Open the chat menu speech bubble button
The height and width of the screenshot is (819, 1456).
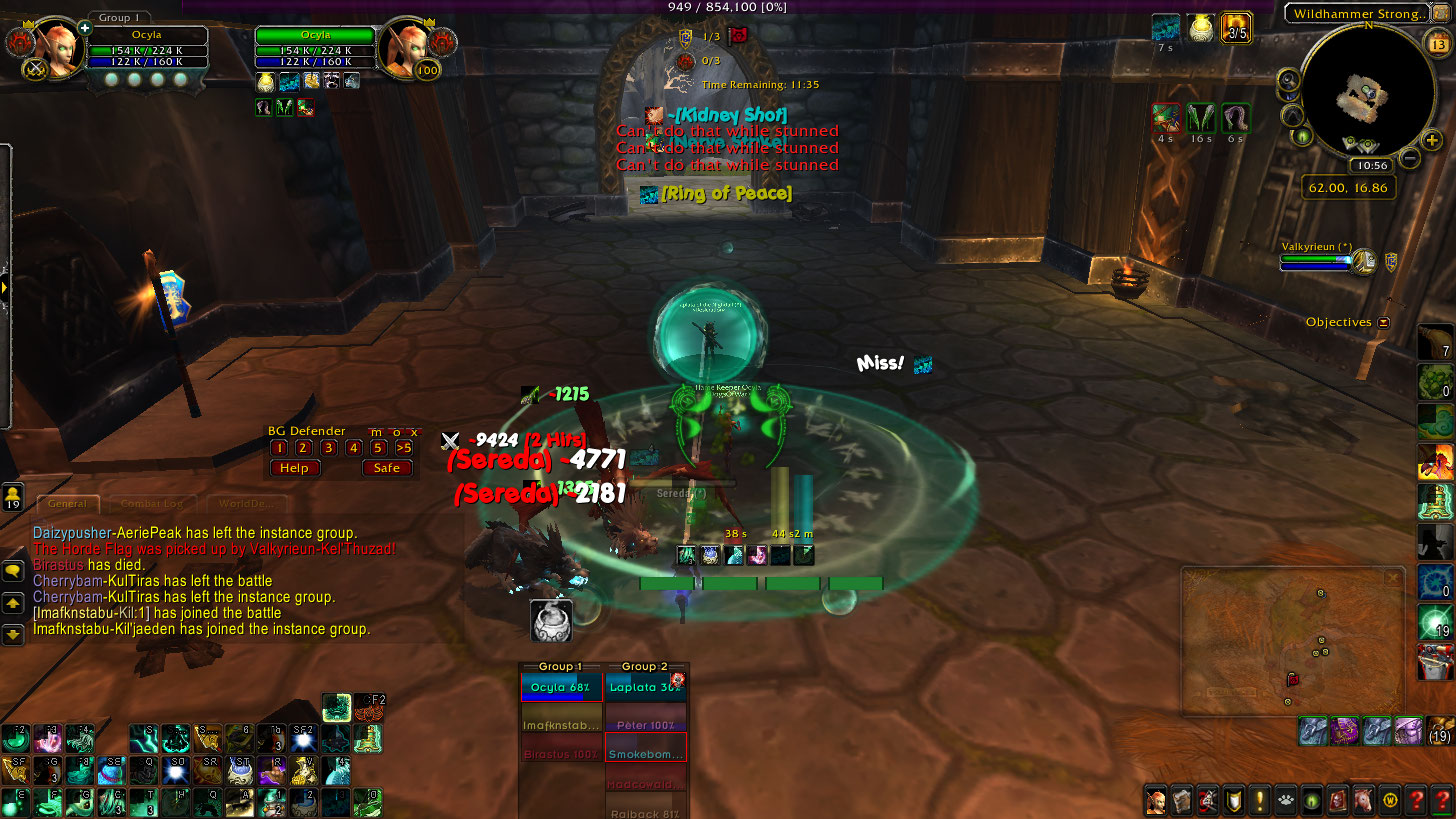13,571
